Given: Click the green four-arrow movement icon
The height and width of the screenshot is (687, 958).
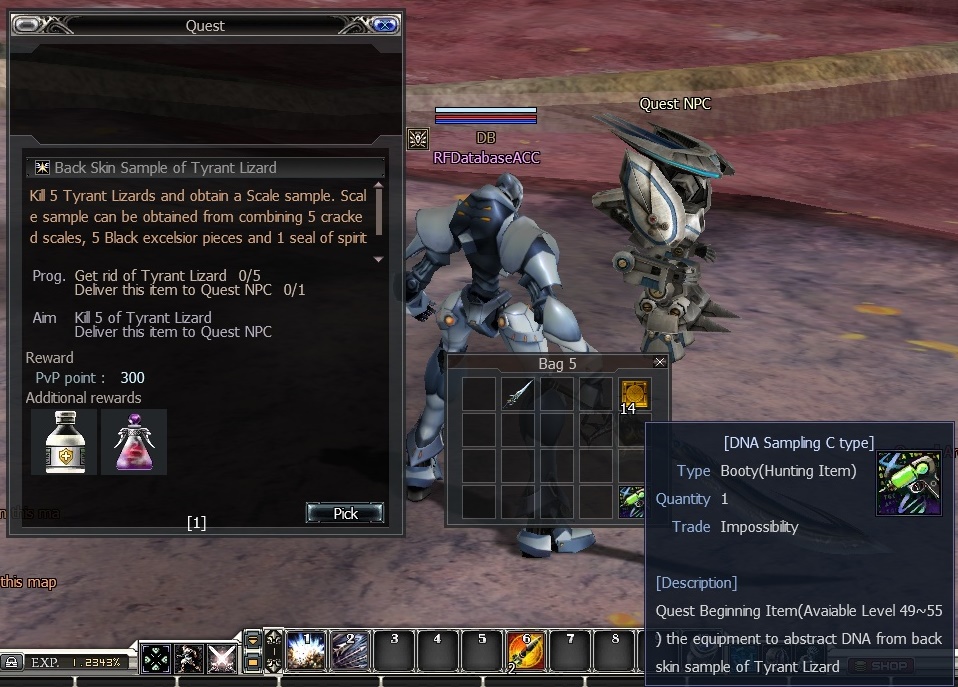Looking at the screenshot, I should (x=156, y=659).
